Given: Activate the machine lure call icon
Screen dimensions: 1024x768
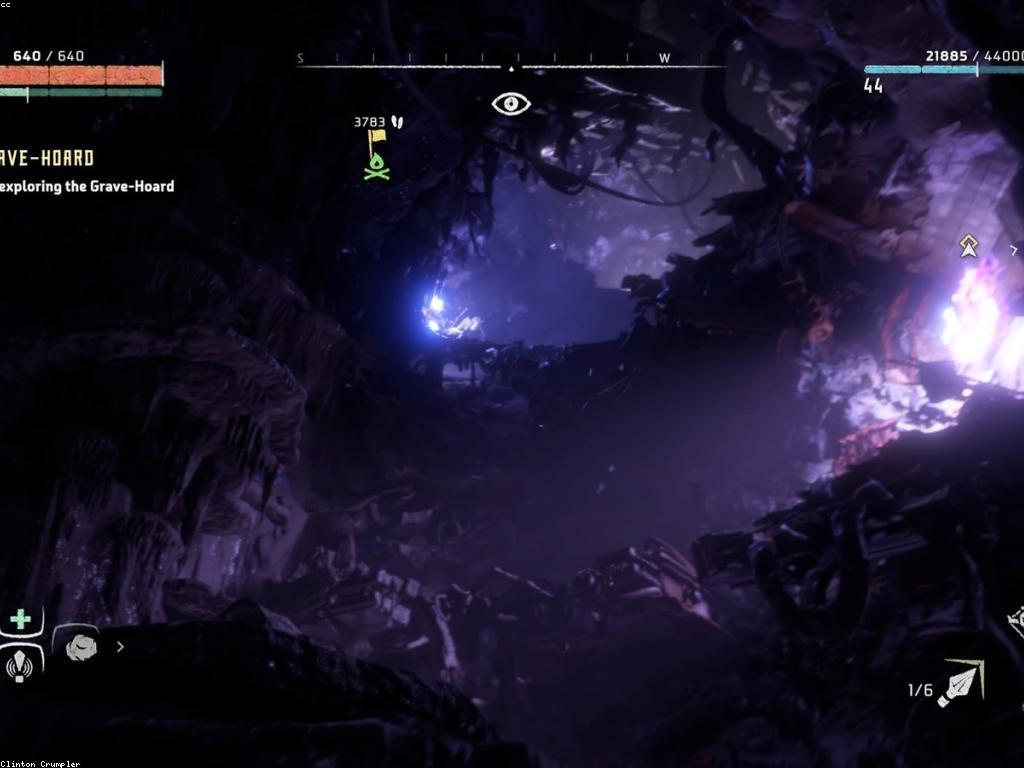Looking at the screenshot, I should [20, 664].
